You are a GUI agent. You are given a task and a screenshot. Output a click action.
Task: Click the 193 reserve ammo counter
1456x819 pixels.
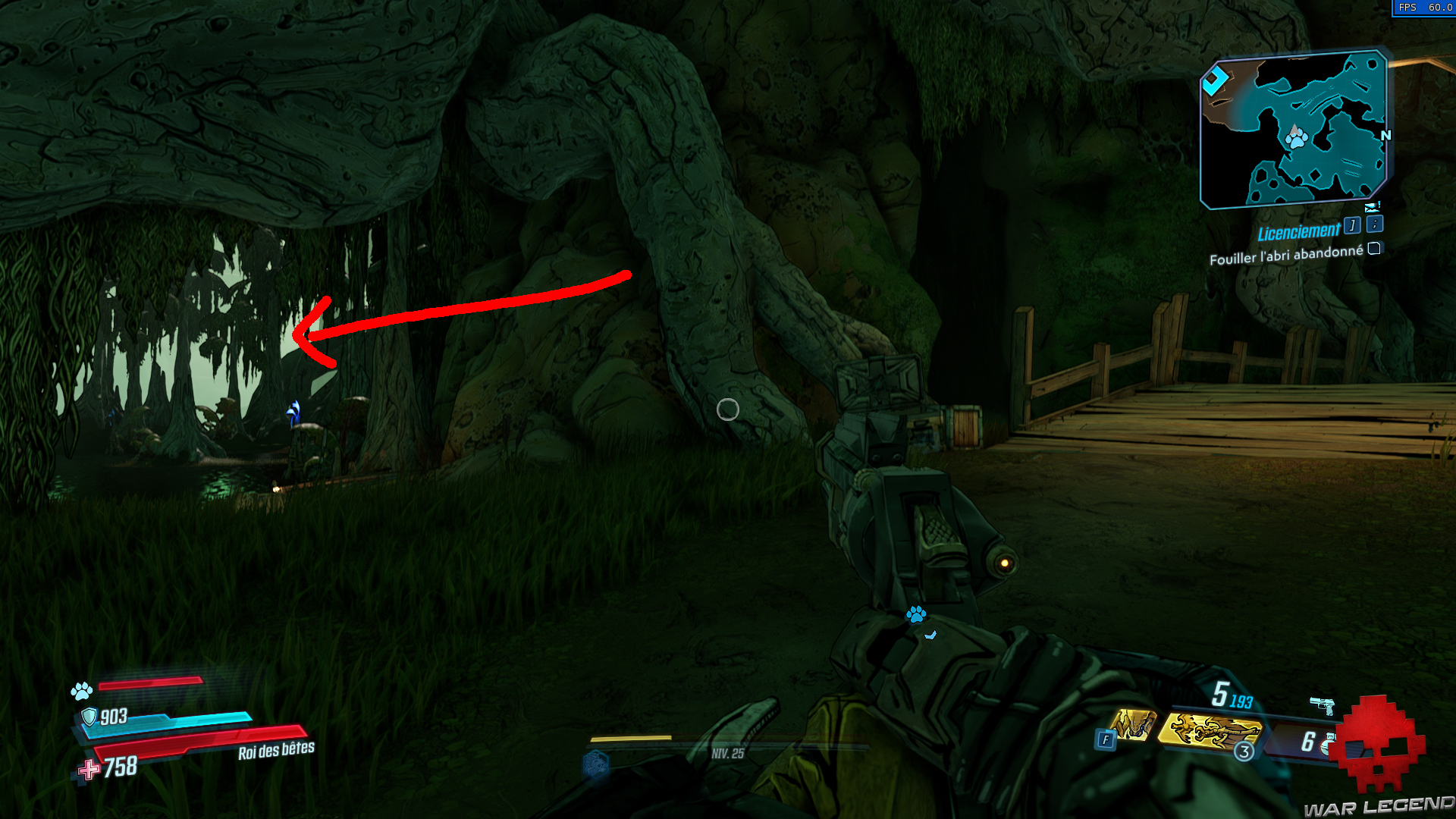1241,701
